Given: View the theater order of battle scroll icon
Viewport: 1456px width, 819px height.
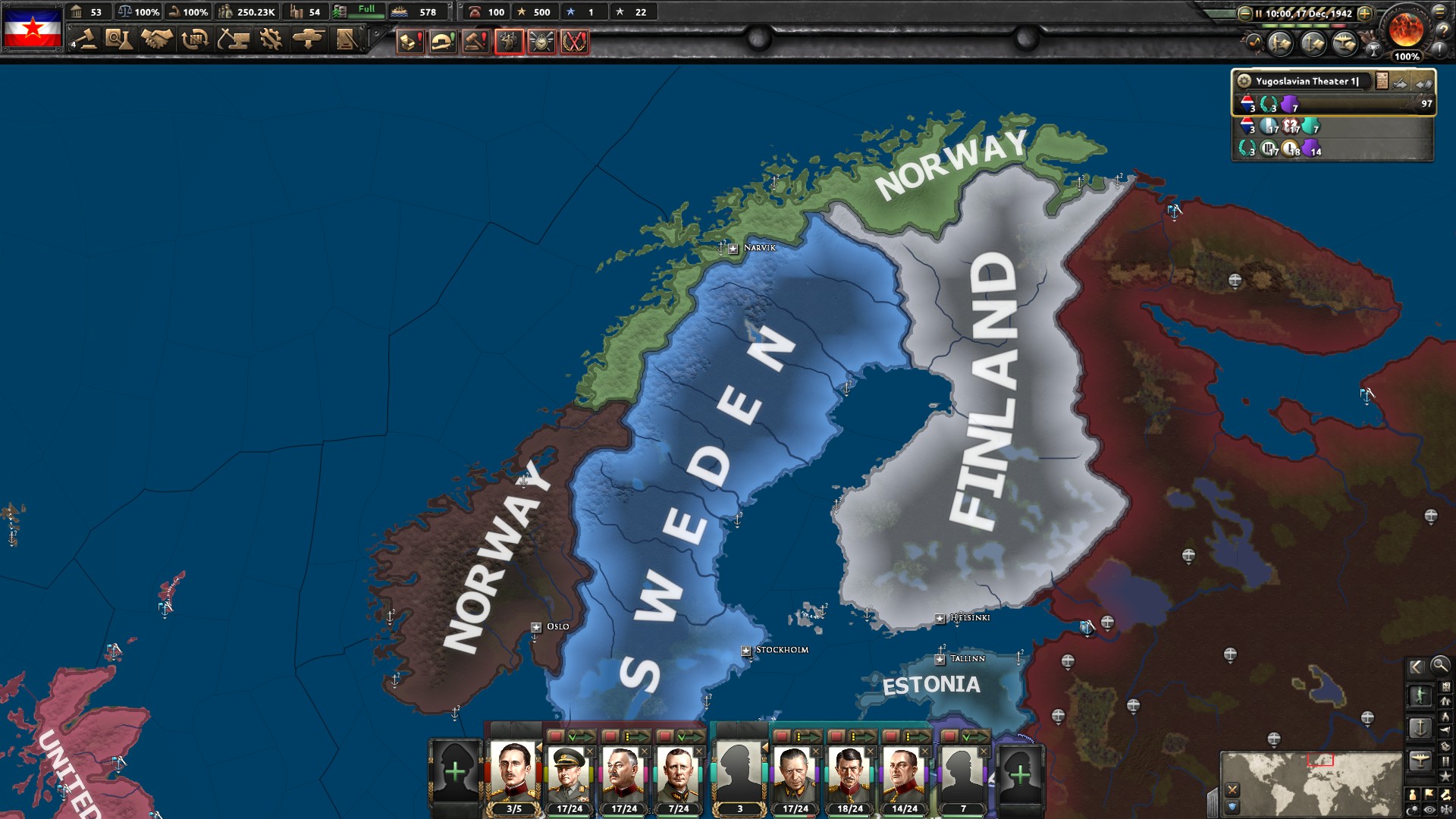Looking at the screenshot, I should pos(1382,81).
